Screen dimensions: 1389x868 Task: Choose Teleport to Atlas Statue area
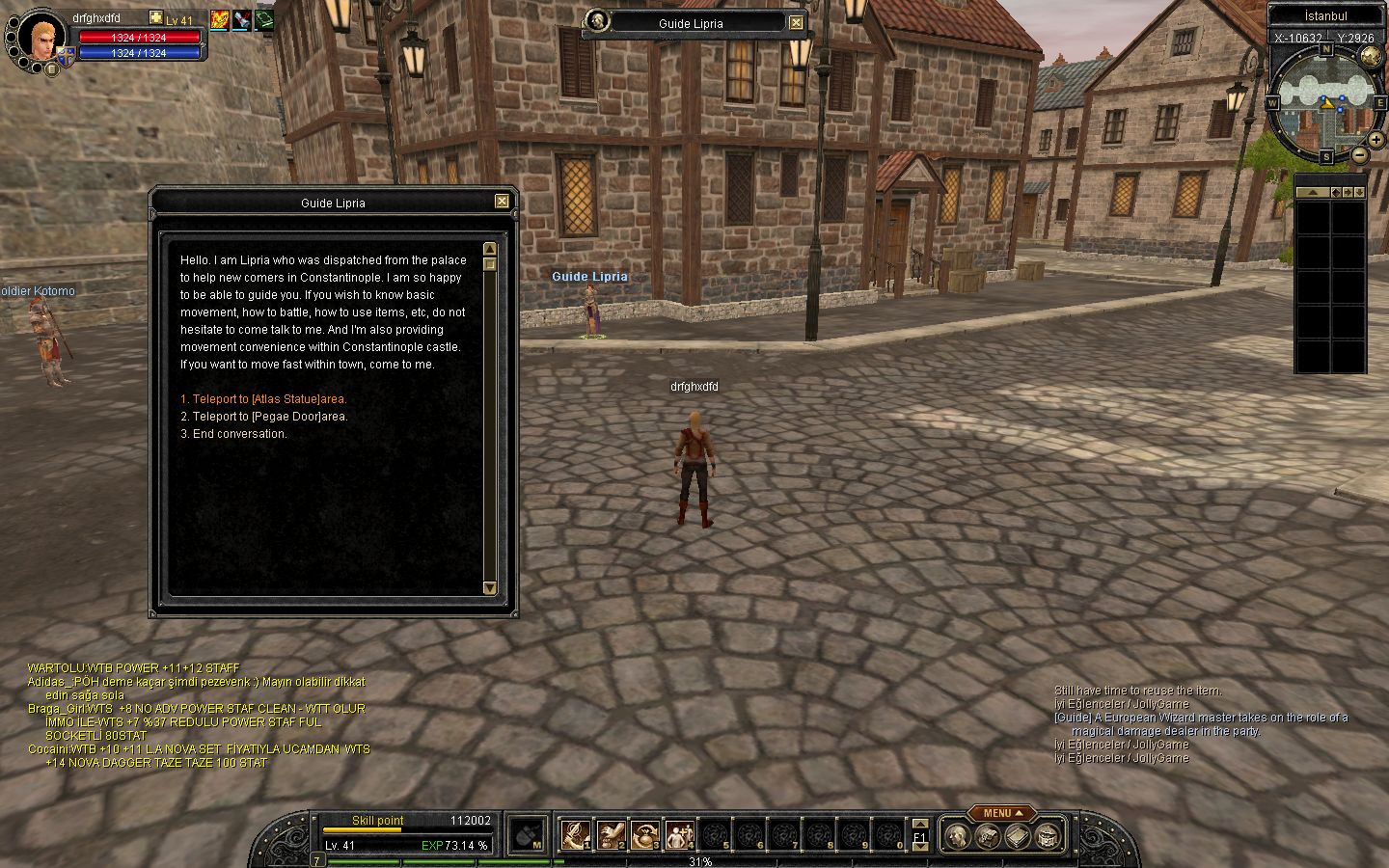[263, 399]
